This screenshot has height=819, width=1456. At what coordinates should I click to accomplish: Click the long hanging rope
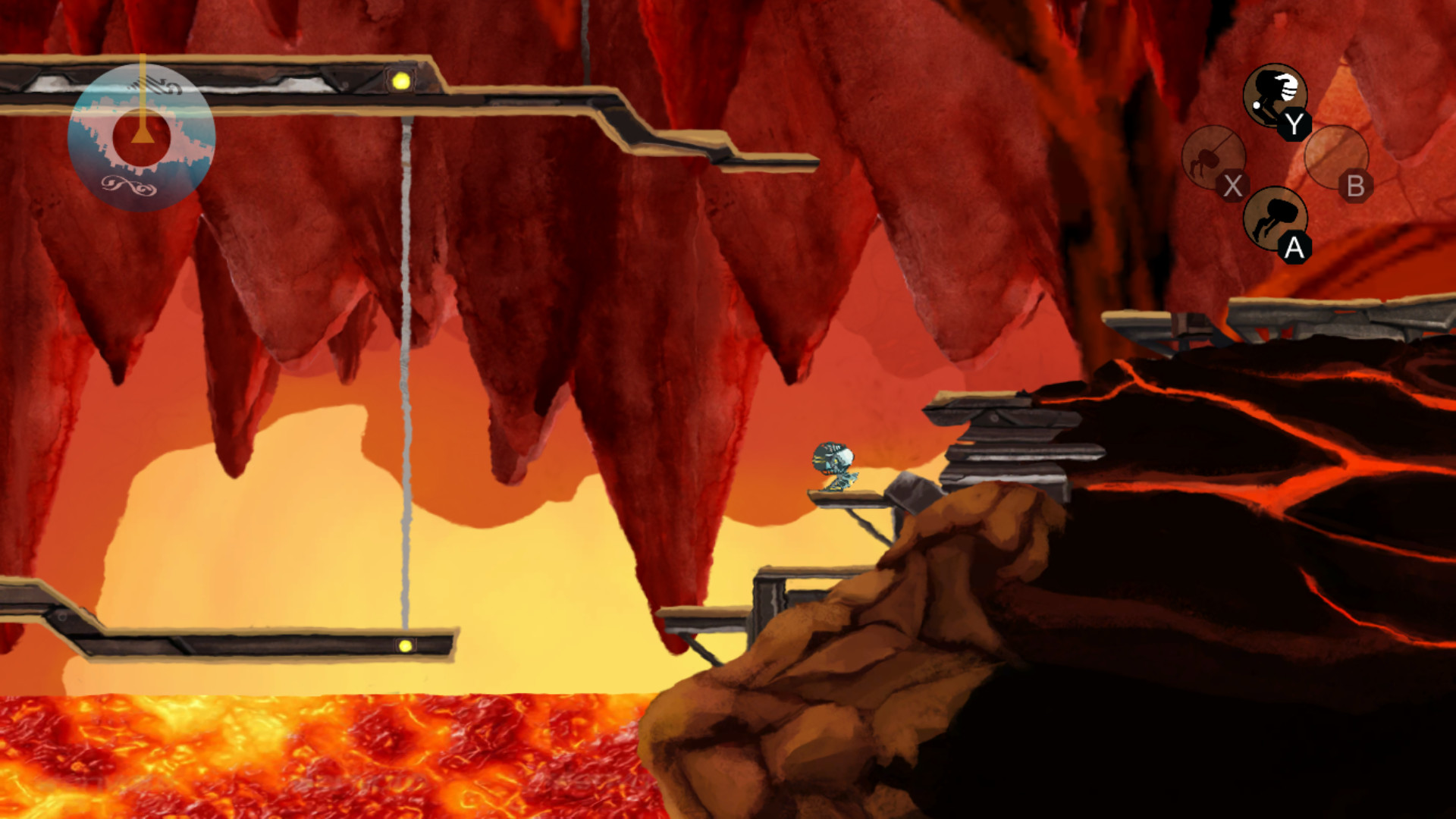click(x=405, y=379)
